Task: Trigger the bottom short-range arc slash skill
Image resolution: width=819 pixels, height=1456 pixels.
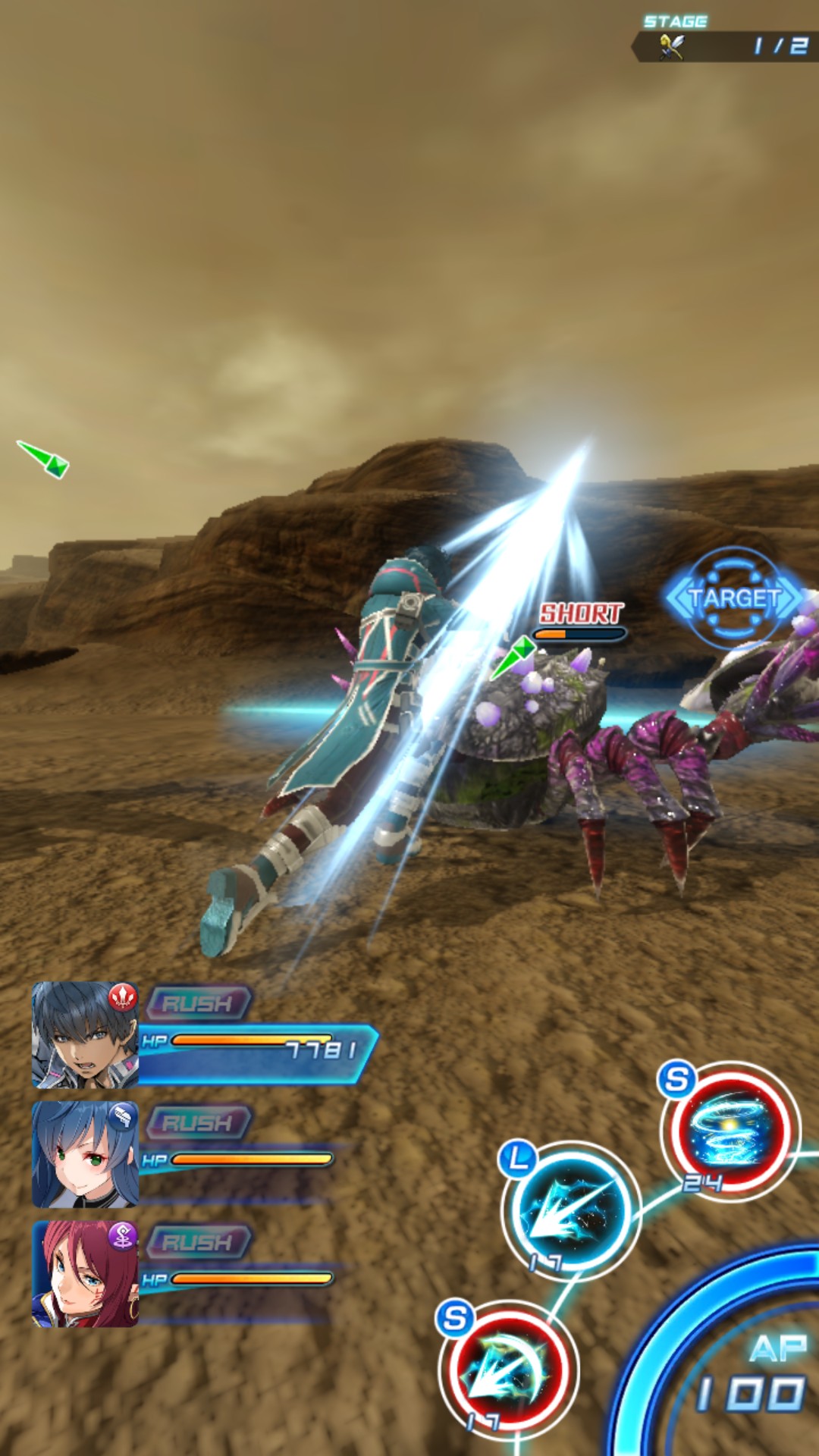Action: click(x=509, y=1369)
